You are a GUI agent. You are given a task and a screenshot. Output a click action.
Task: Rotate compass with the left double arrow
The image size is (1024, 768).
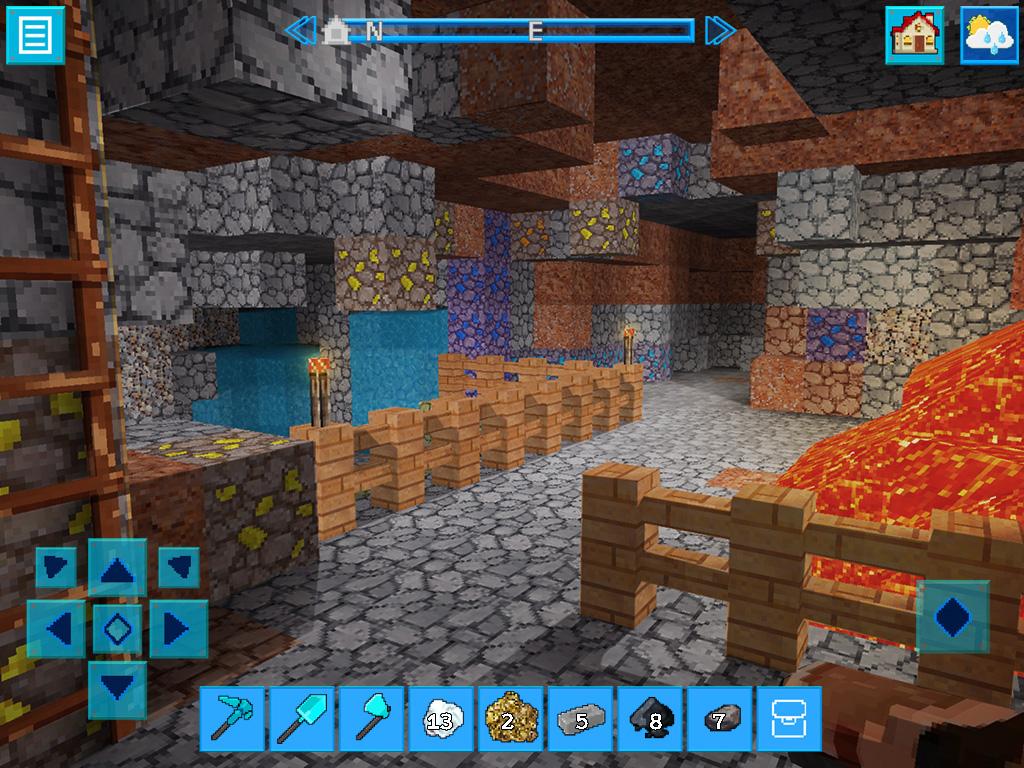(299, 31)
